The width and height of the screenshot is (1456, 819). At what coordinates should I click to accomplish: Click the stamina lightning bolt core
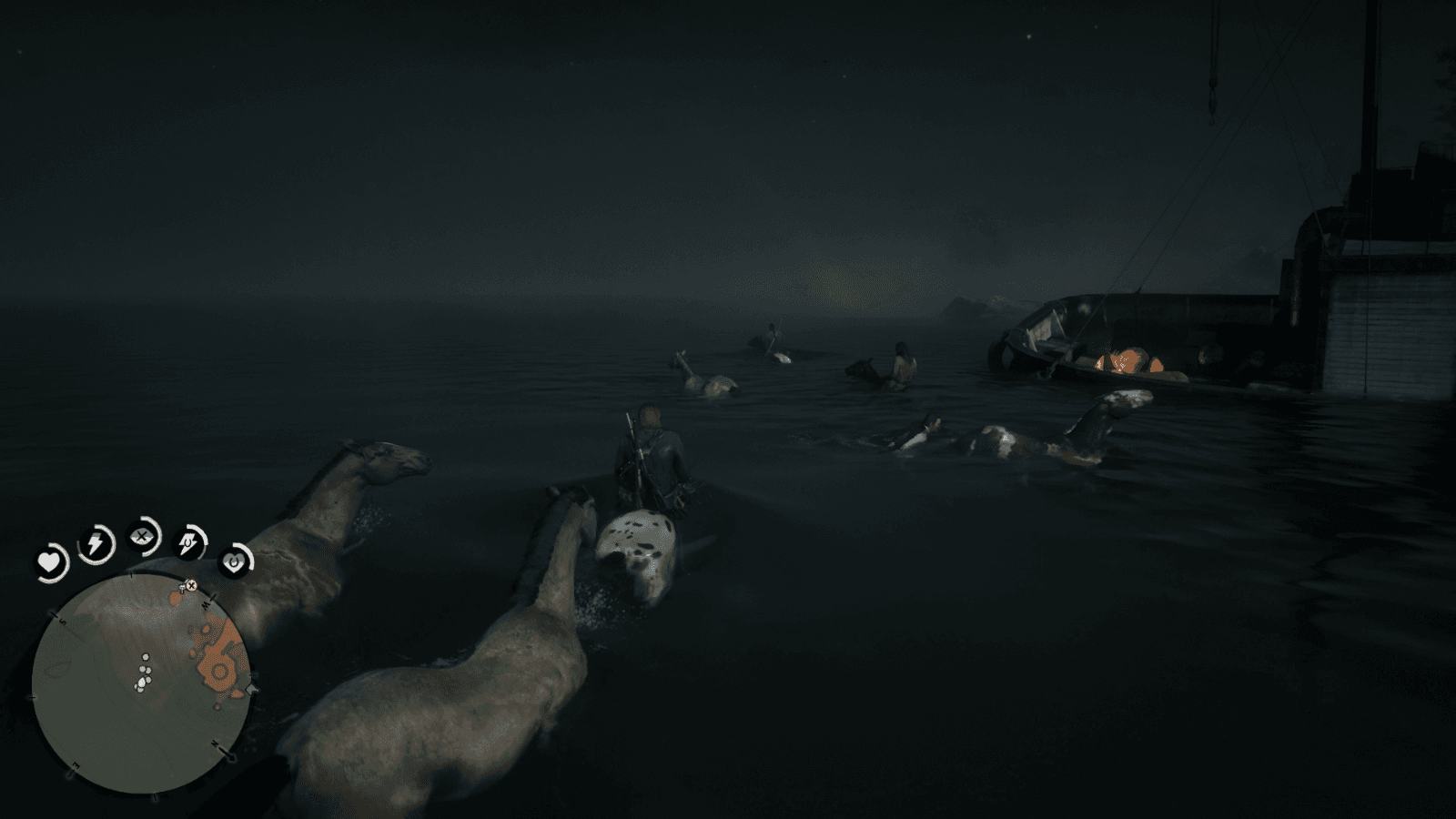[x=95, y=542]
